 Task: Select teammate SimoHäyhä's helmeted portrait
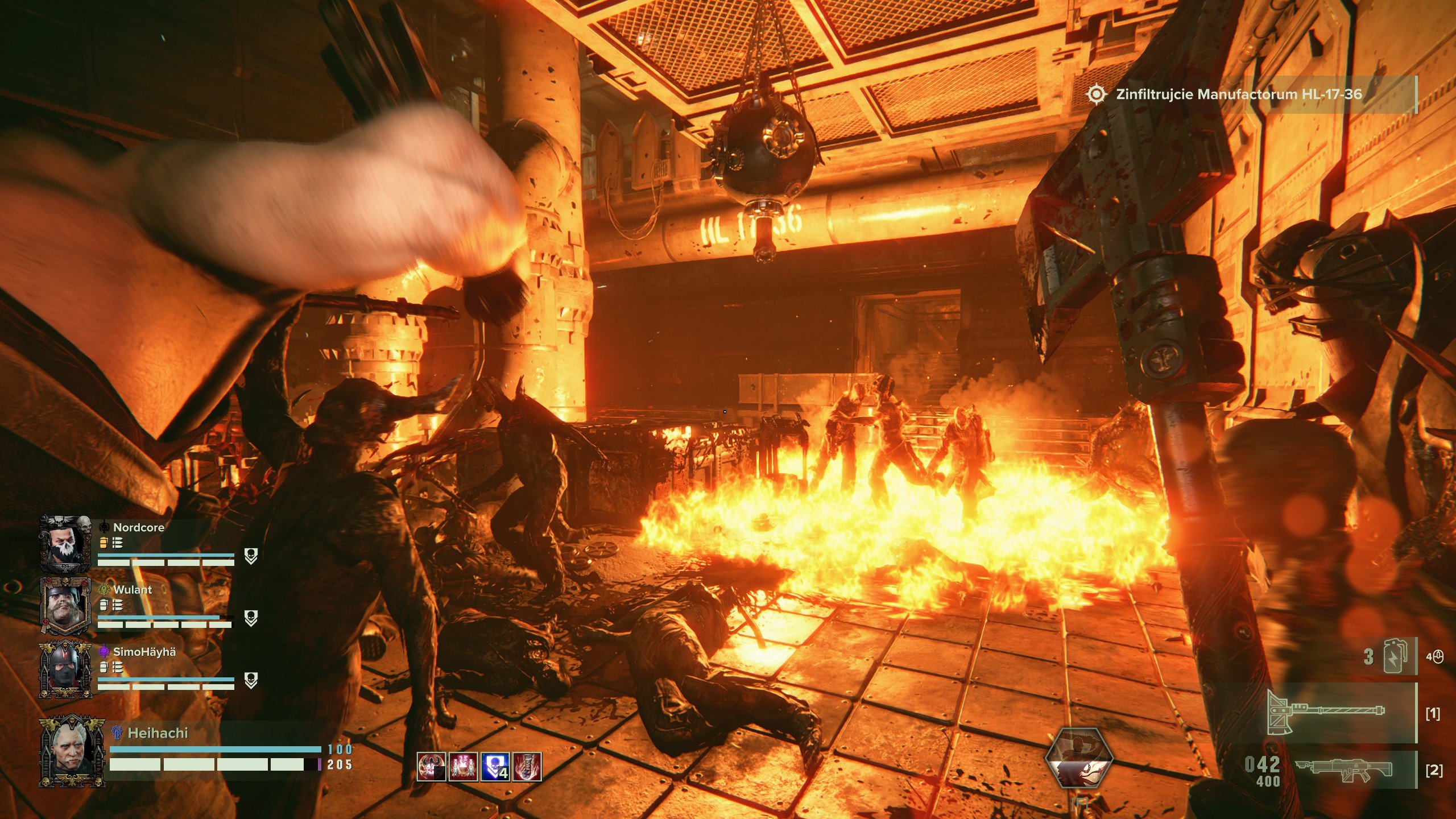(x=65, y=669)
